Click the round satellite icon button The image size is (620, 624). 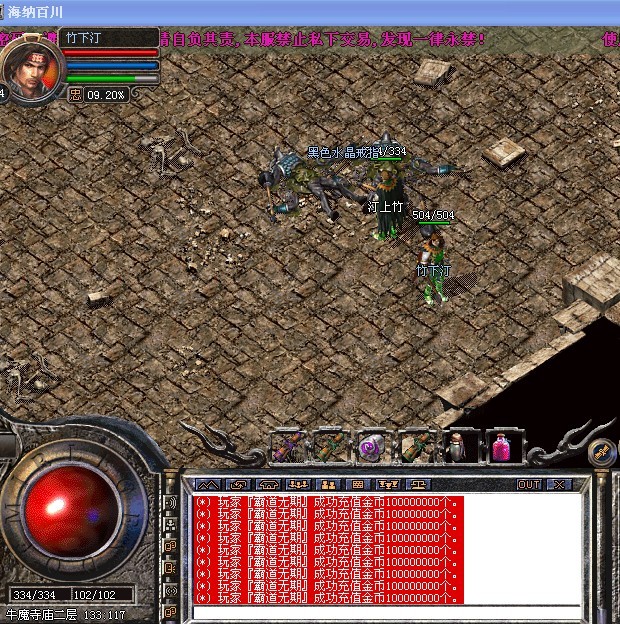602,452
